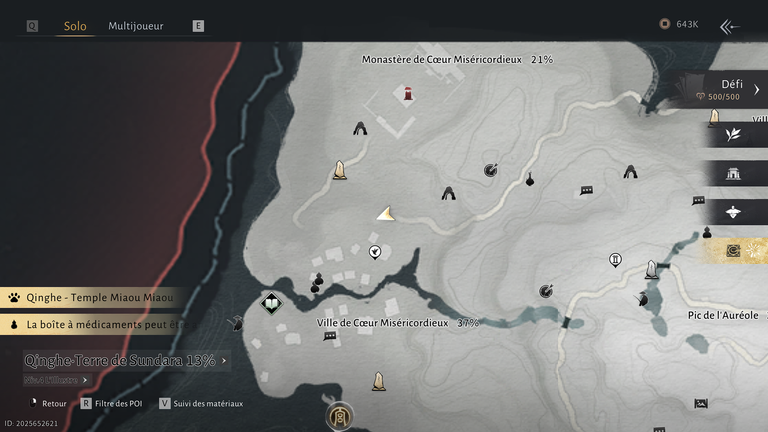The height and width of the screenshot is (432, 768).
Task: Select the open book map marker
Action: tap(270, 303)
